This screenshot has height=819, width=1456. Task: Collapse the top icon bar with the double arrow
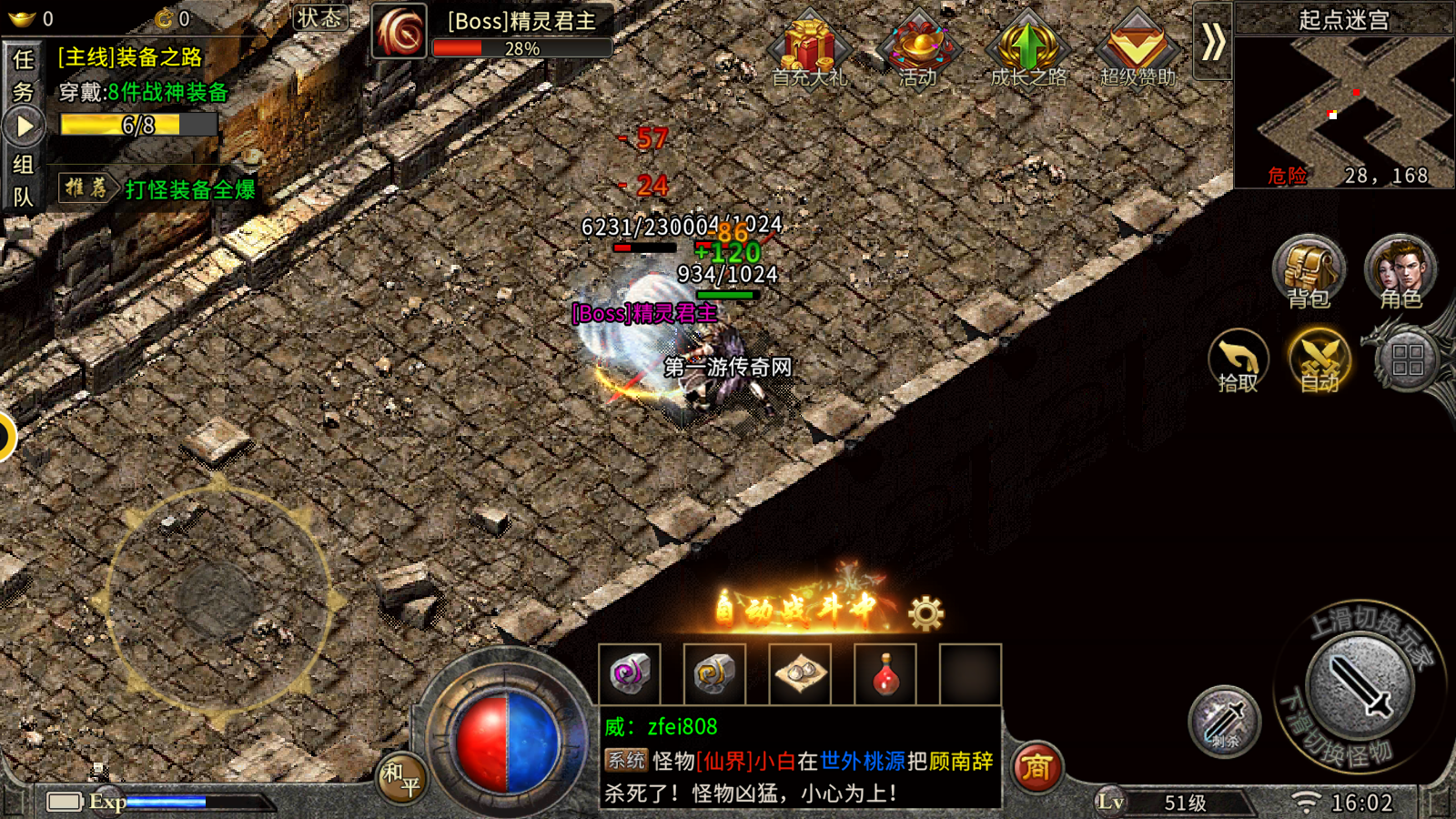tap(1213, 42)
